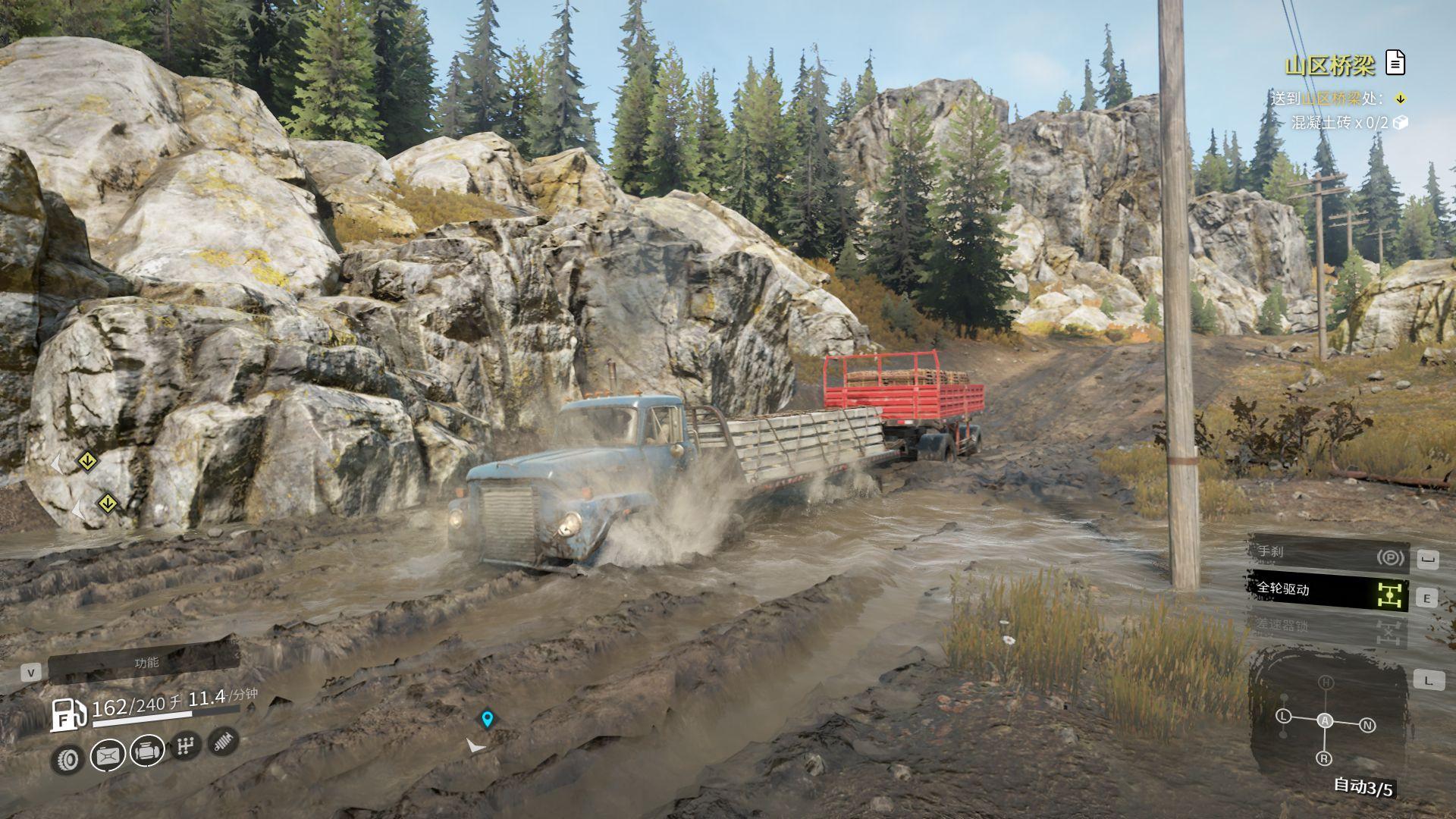
Task: Select the N neutral gear
Action: coord(1367,726)
